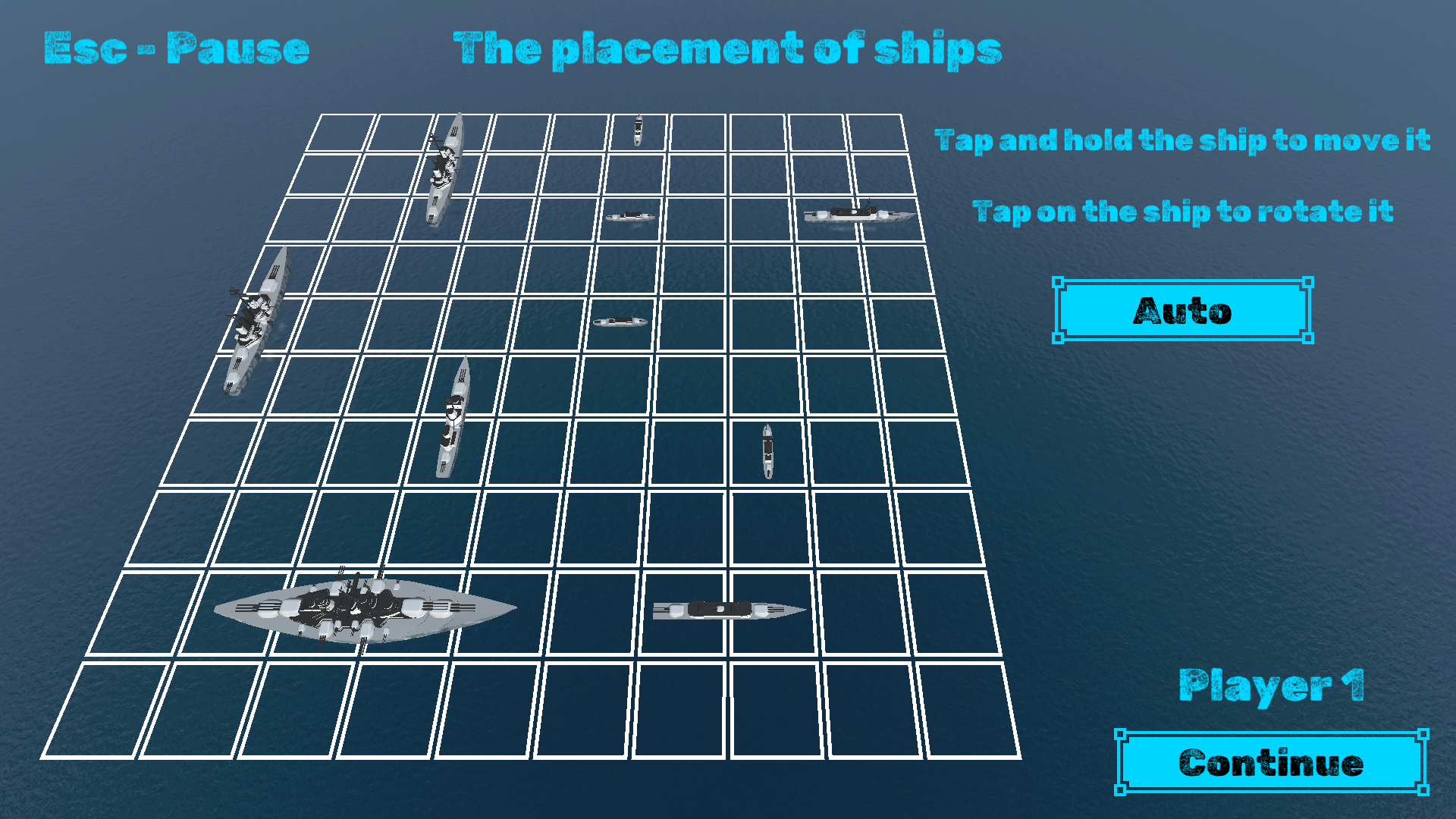
Task: Tap the small patrol boat at the grid top
Action: (637, 130)
